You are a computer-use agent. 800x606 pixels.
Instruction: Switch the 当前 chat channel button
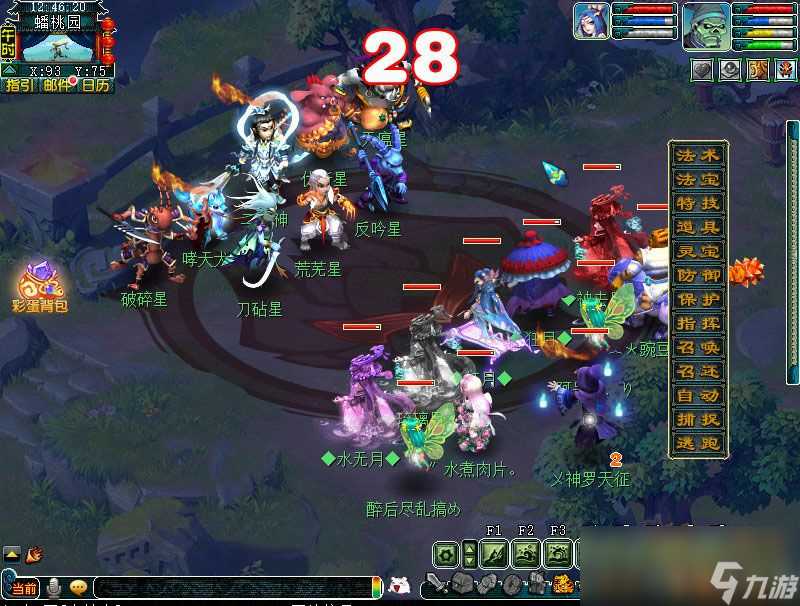(22, 588)
